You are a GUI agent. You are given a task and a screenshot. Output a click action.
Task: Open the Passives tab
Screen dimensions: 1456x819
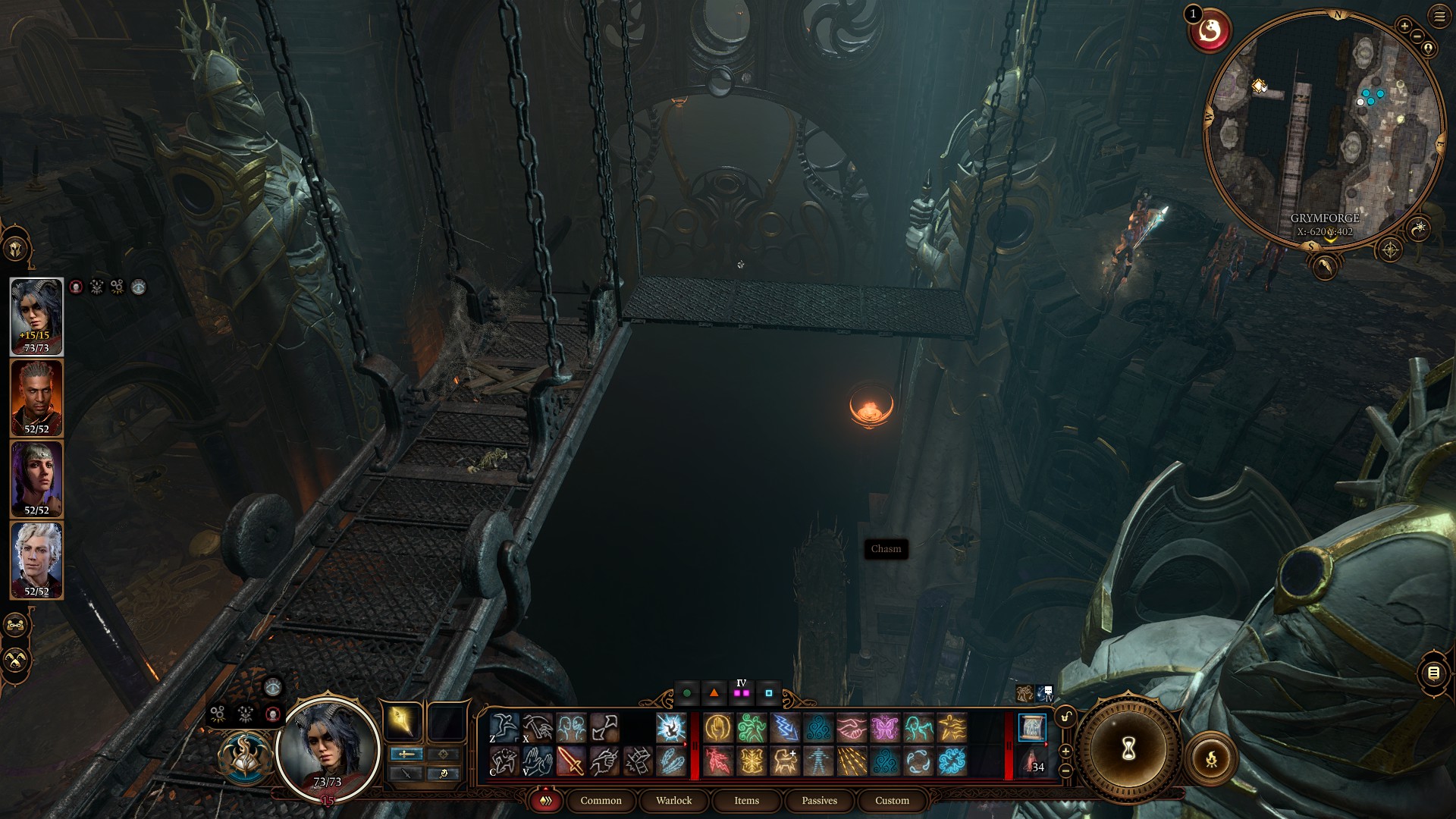819,801
